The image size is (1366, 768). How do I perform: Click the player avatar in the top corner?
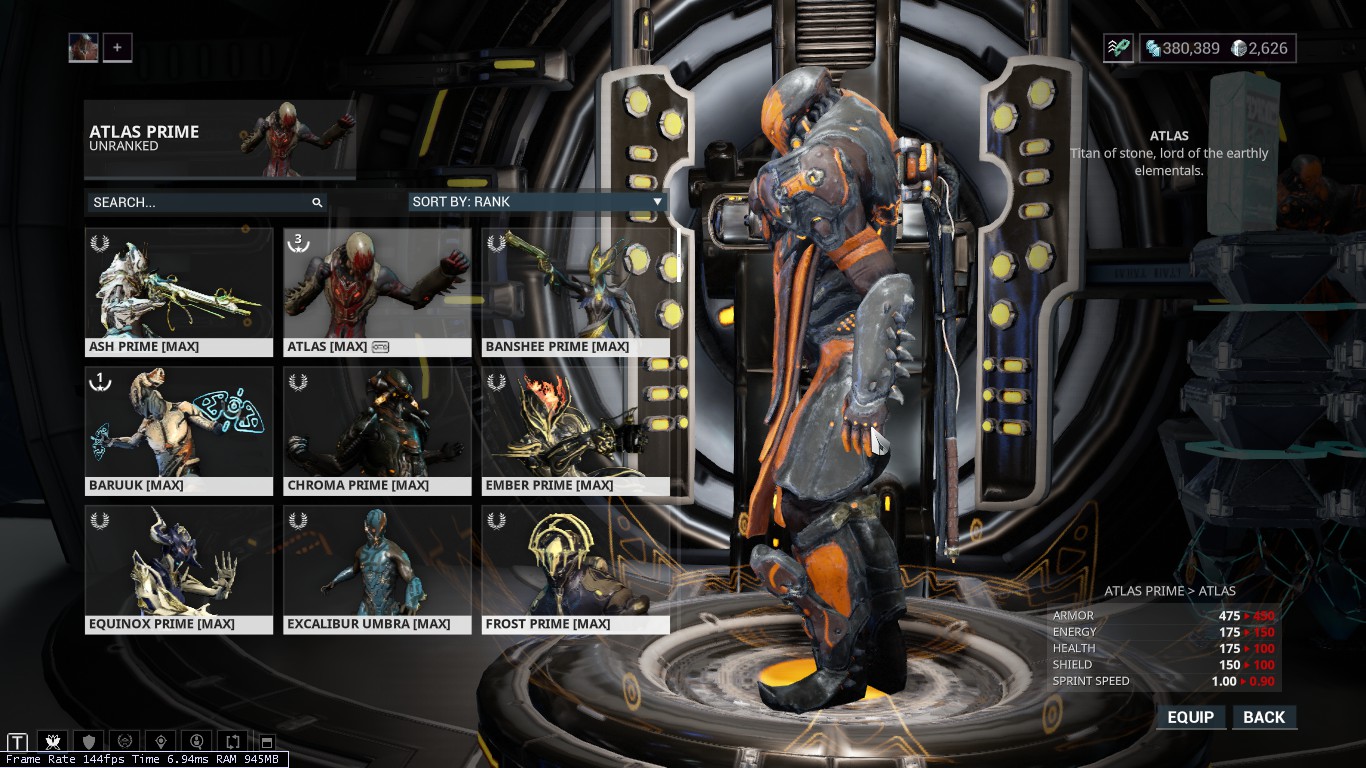(x=83, y=47)
